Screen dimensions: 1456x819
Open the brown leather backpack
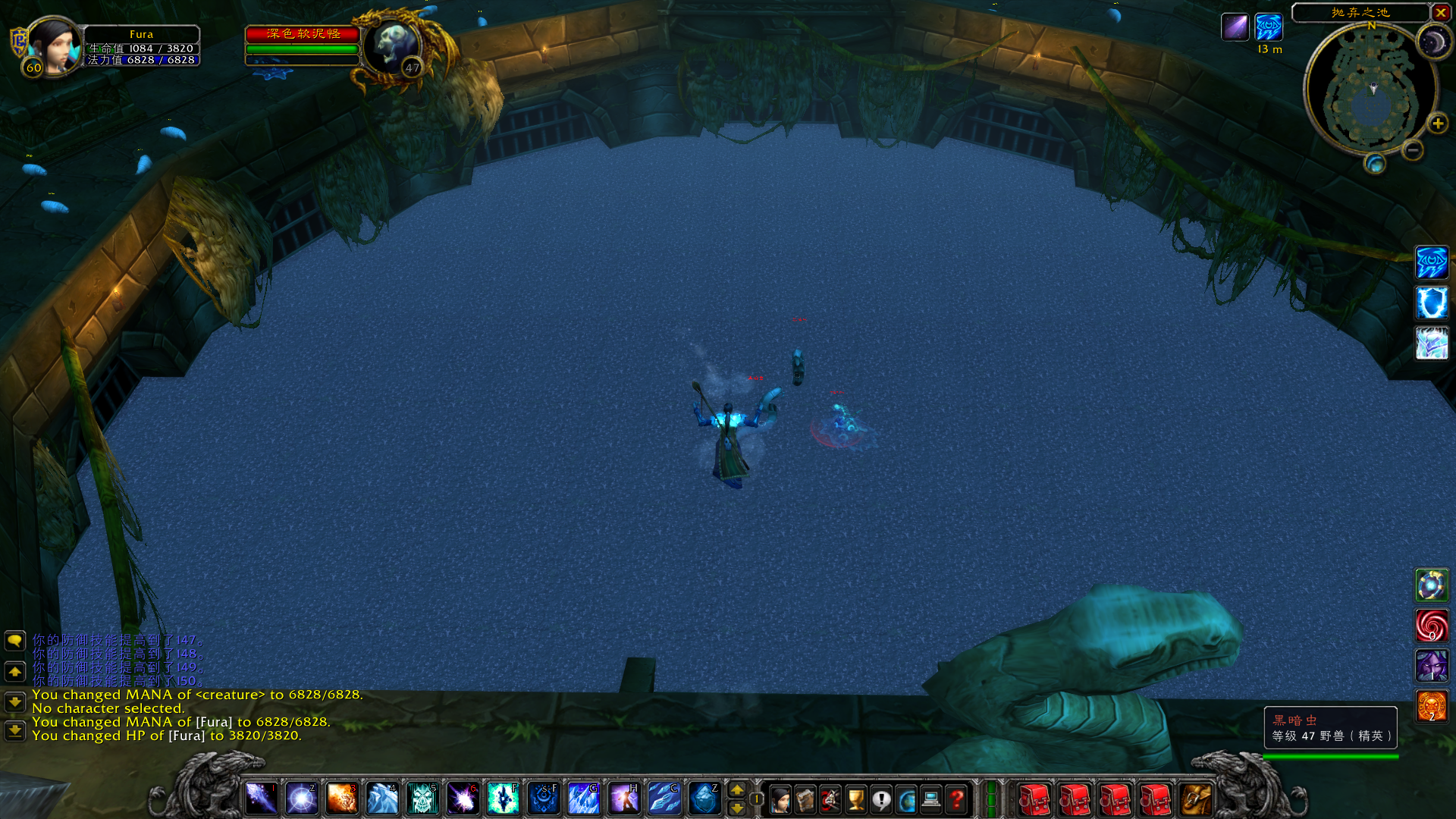click(1196, 799)
